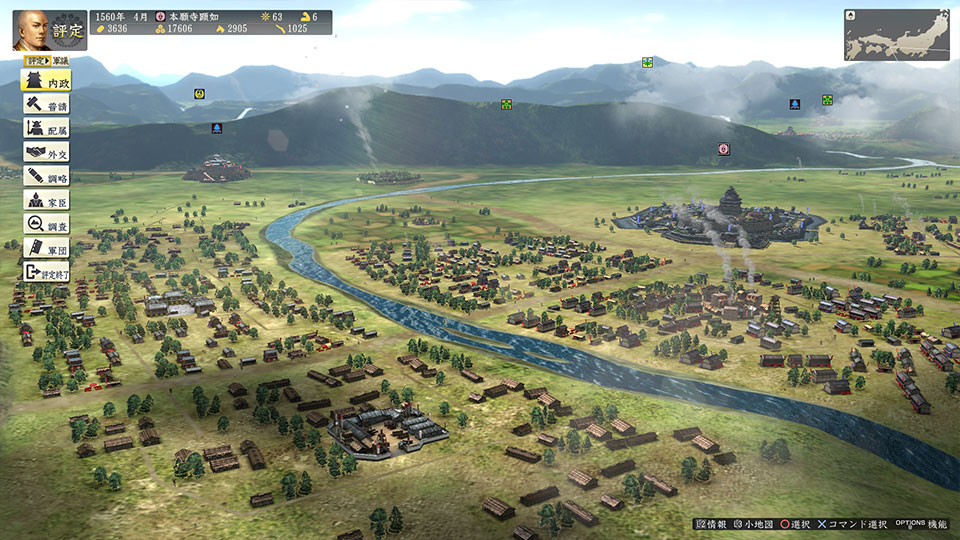Select the 調略 stratagem command

click(x=46, y=176)
